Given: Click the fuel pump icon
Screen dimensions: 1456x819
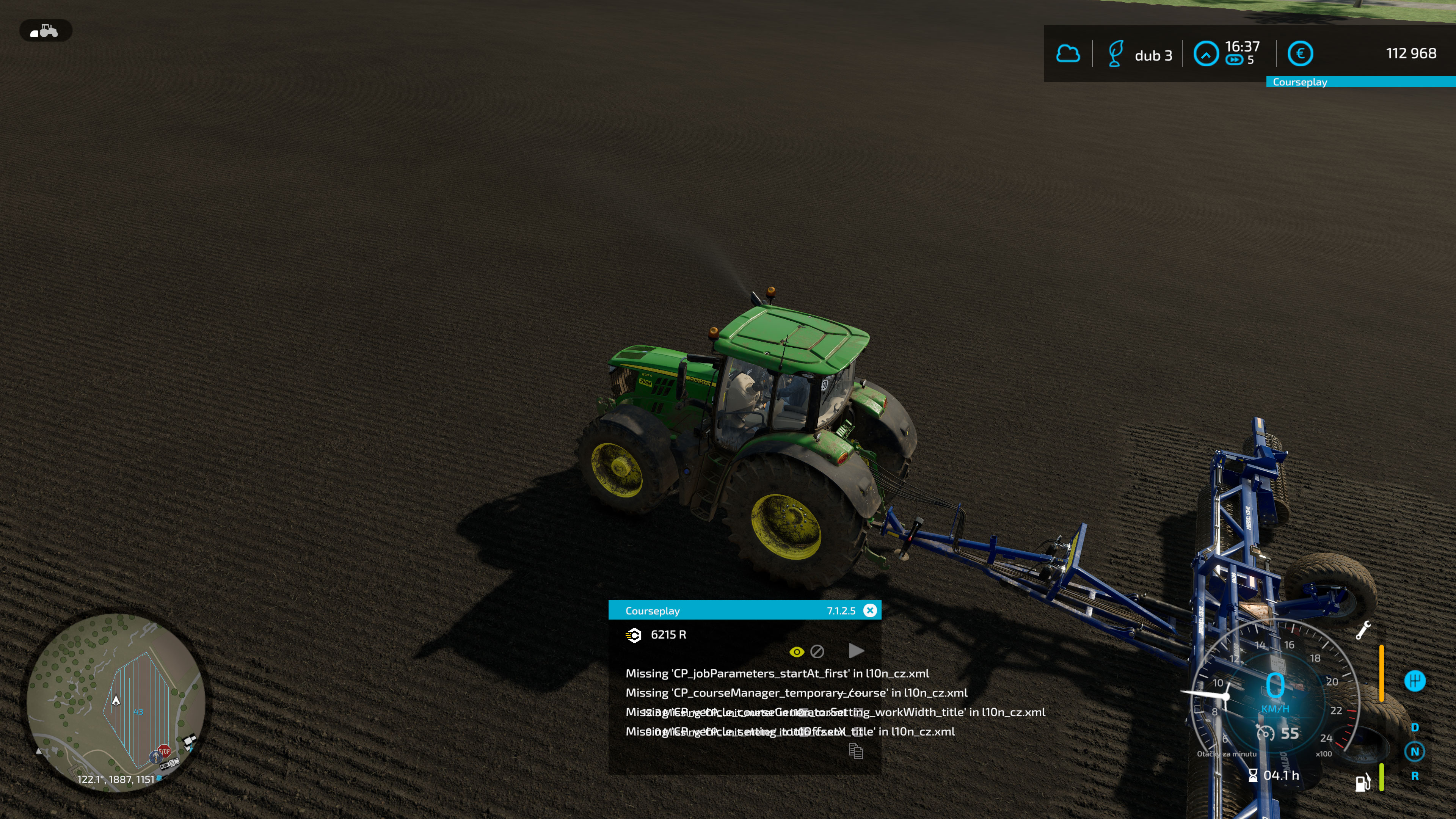Looking at the screenshot, I should coord(1363,783).
